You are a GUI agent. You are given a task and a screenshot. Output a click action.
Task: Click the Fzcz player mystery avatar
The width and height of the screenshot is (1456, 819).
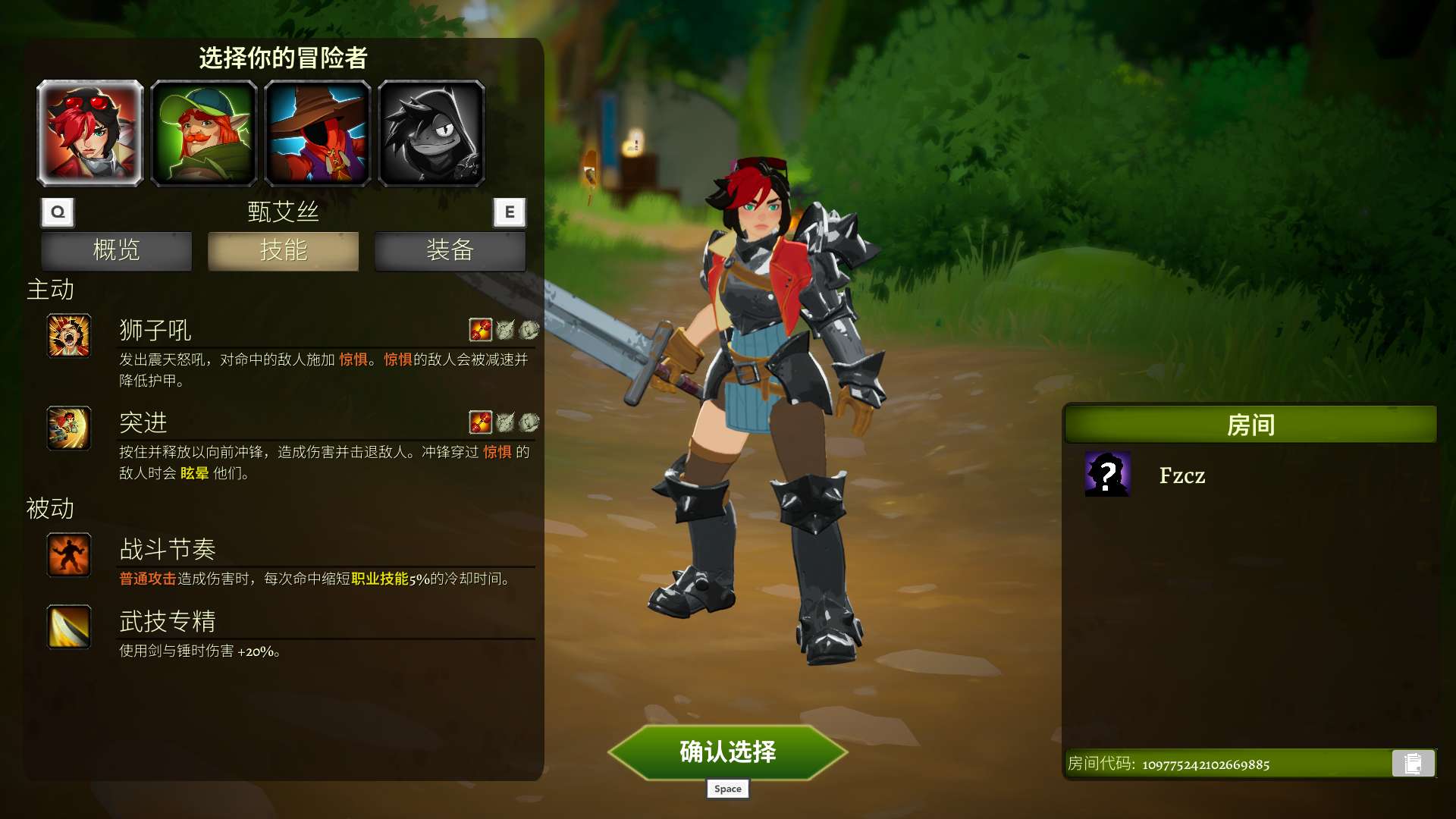pyautogui.click(x=1107, y=476)
